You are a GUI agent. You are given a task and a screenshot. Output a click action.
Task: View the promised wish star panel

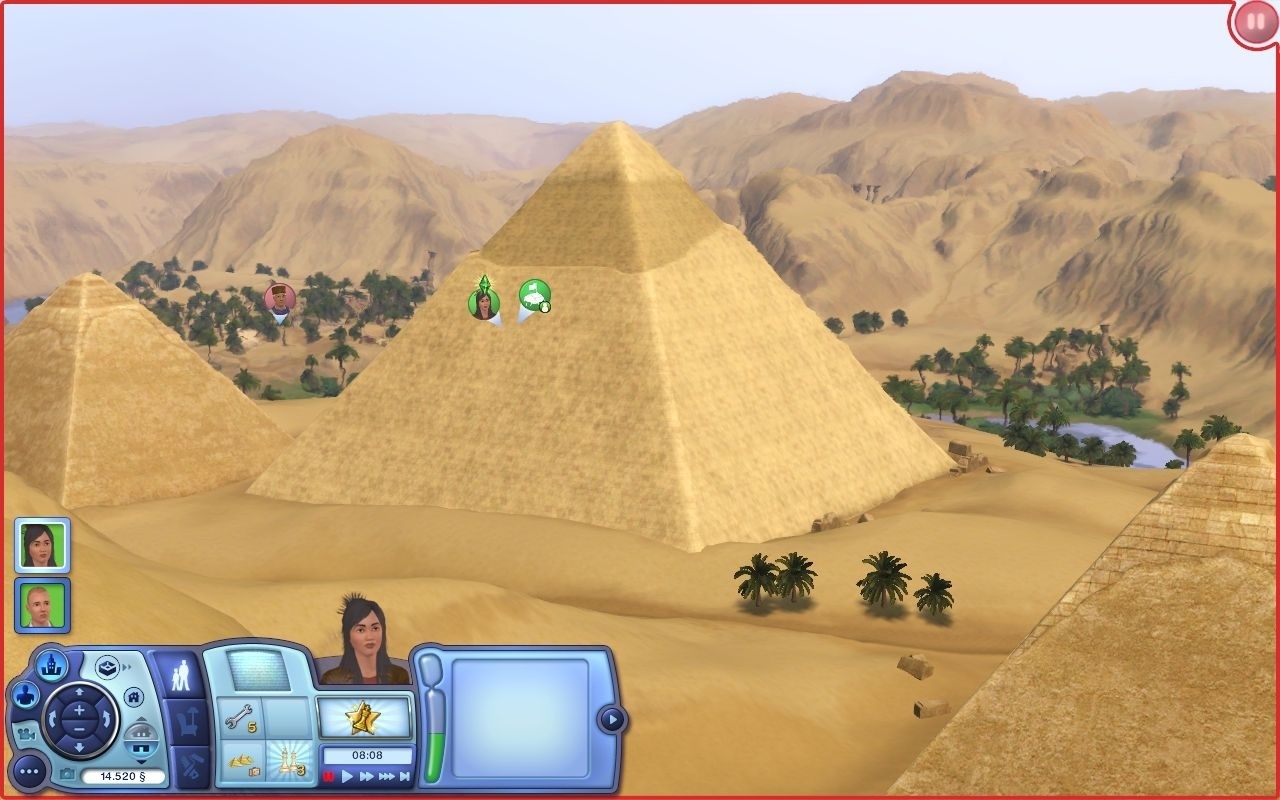pos(364,717)
